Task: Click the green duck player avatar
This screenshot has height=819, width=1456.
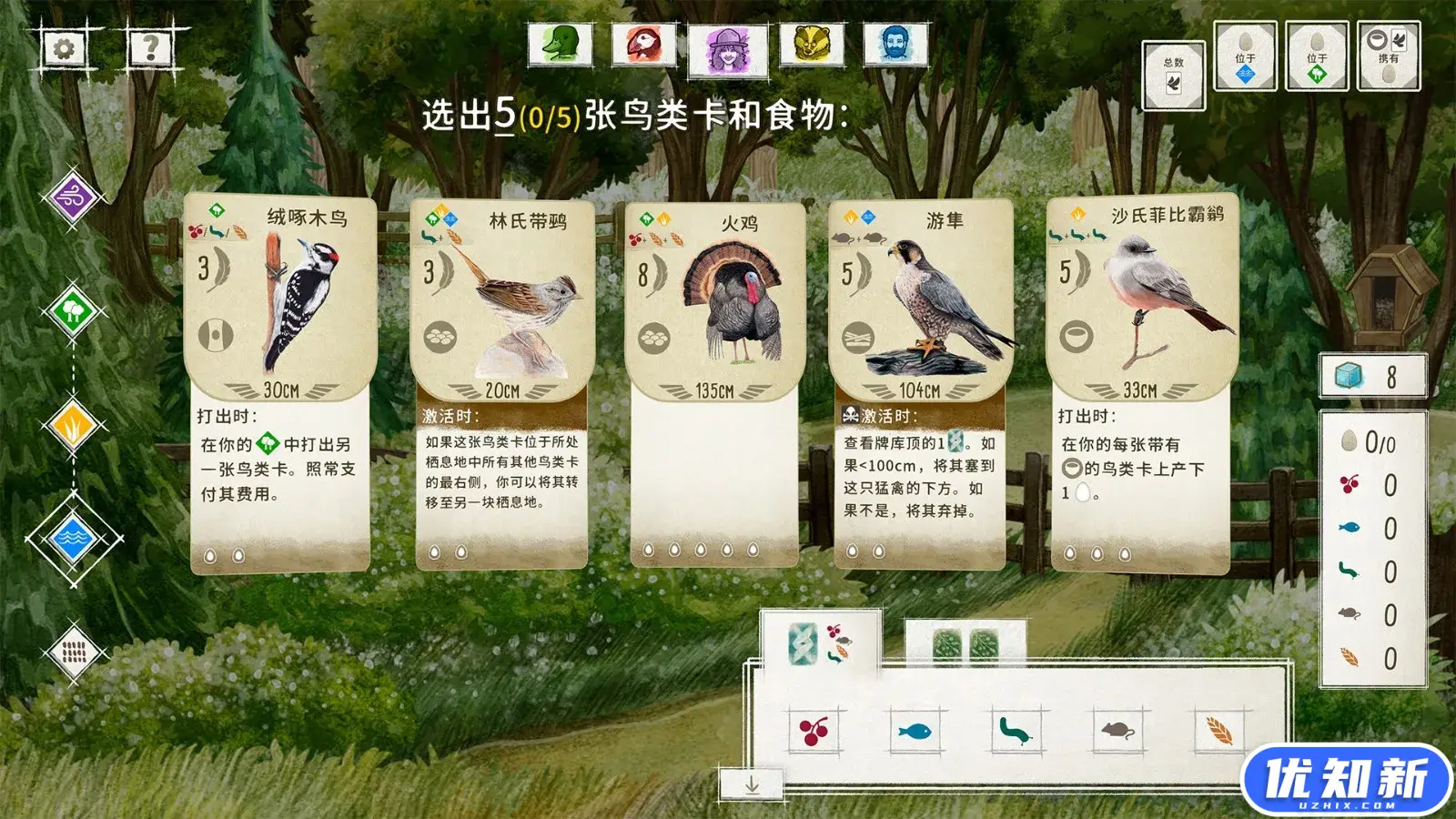Action: click(561, 44)
